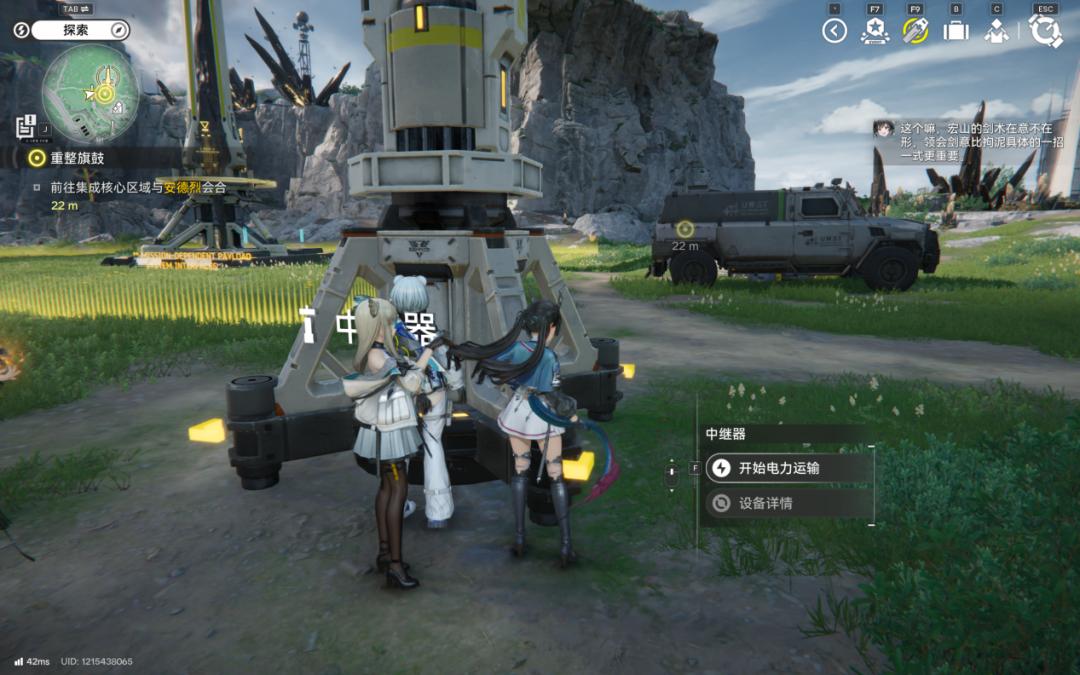The height and width of the screenshot is (675, 1080).
Task: Collapse the top menu with the back arrow
Action: coord(834,31)
